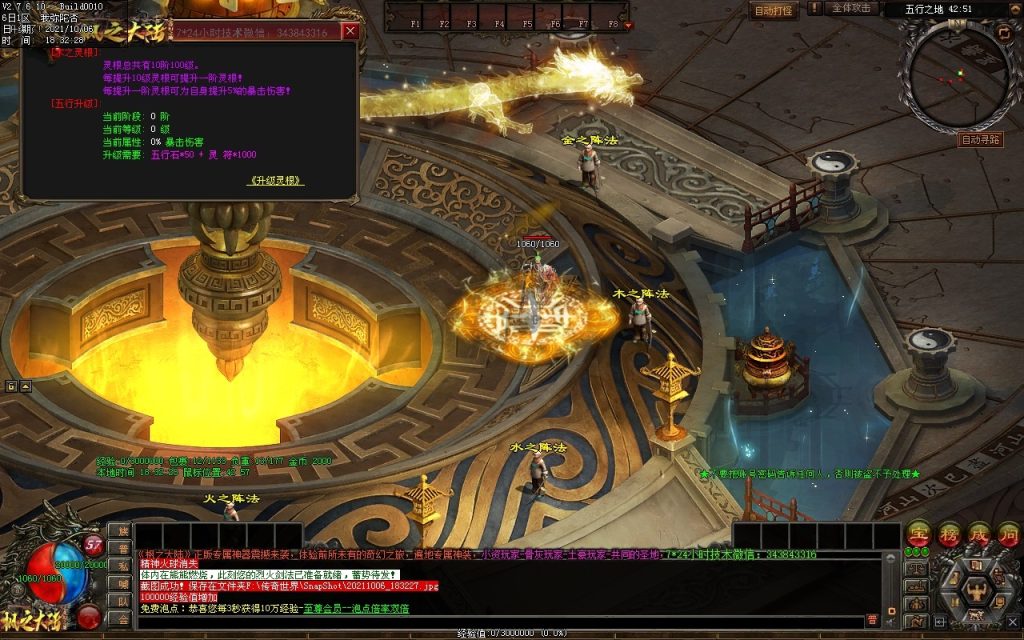Image resolution: width=1024 pixels, height=640 pixels.
Task: Click the 升级灵根 upgrade link
Action: (x=275, y=181)
